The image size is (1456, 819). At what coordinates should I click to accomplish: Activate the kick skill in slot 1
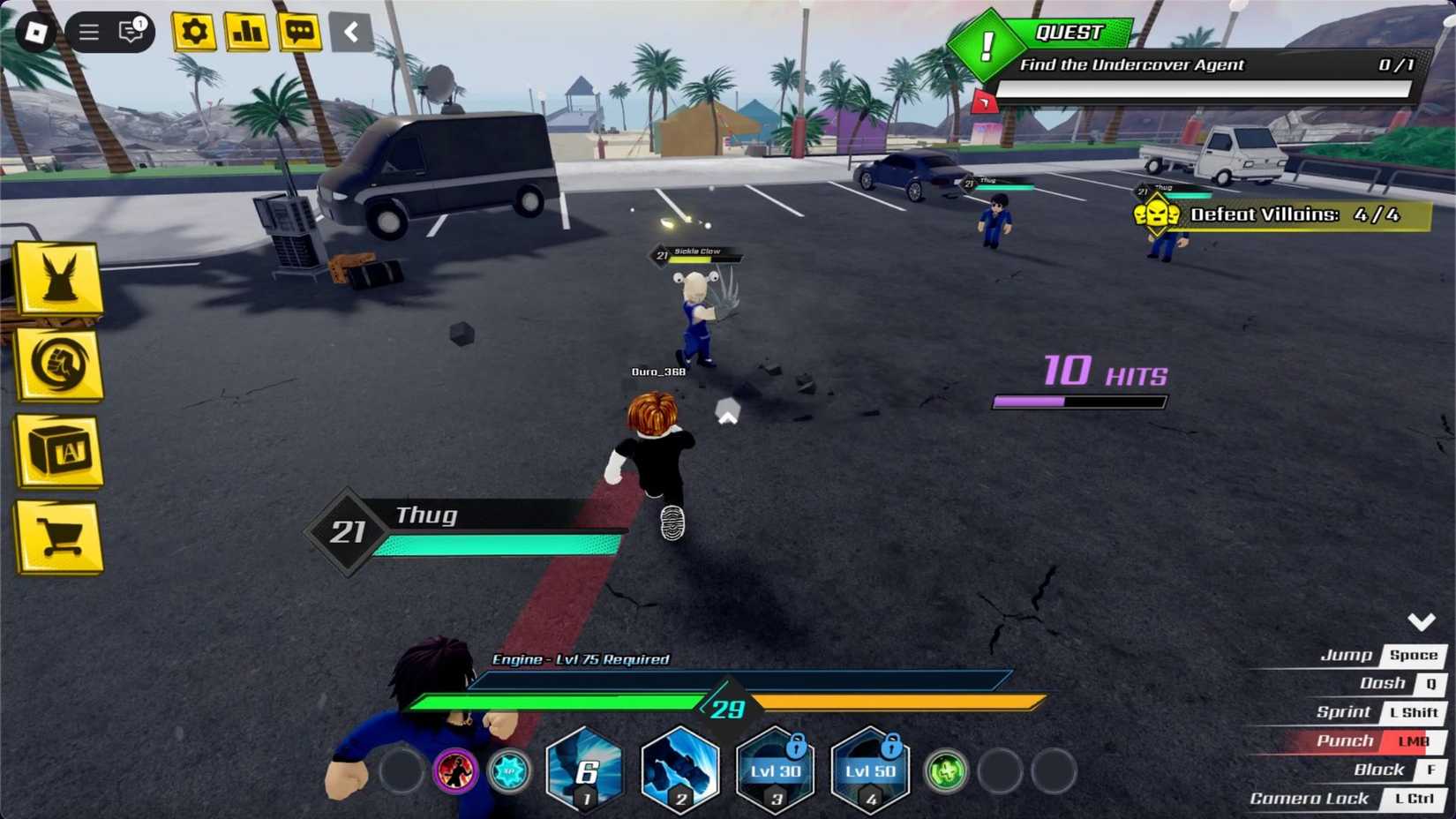(584, 770)
